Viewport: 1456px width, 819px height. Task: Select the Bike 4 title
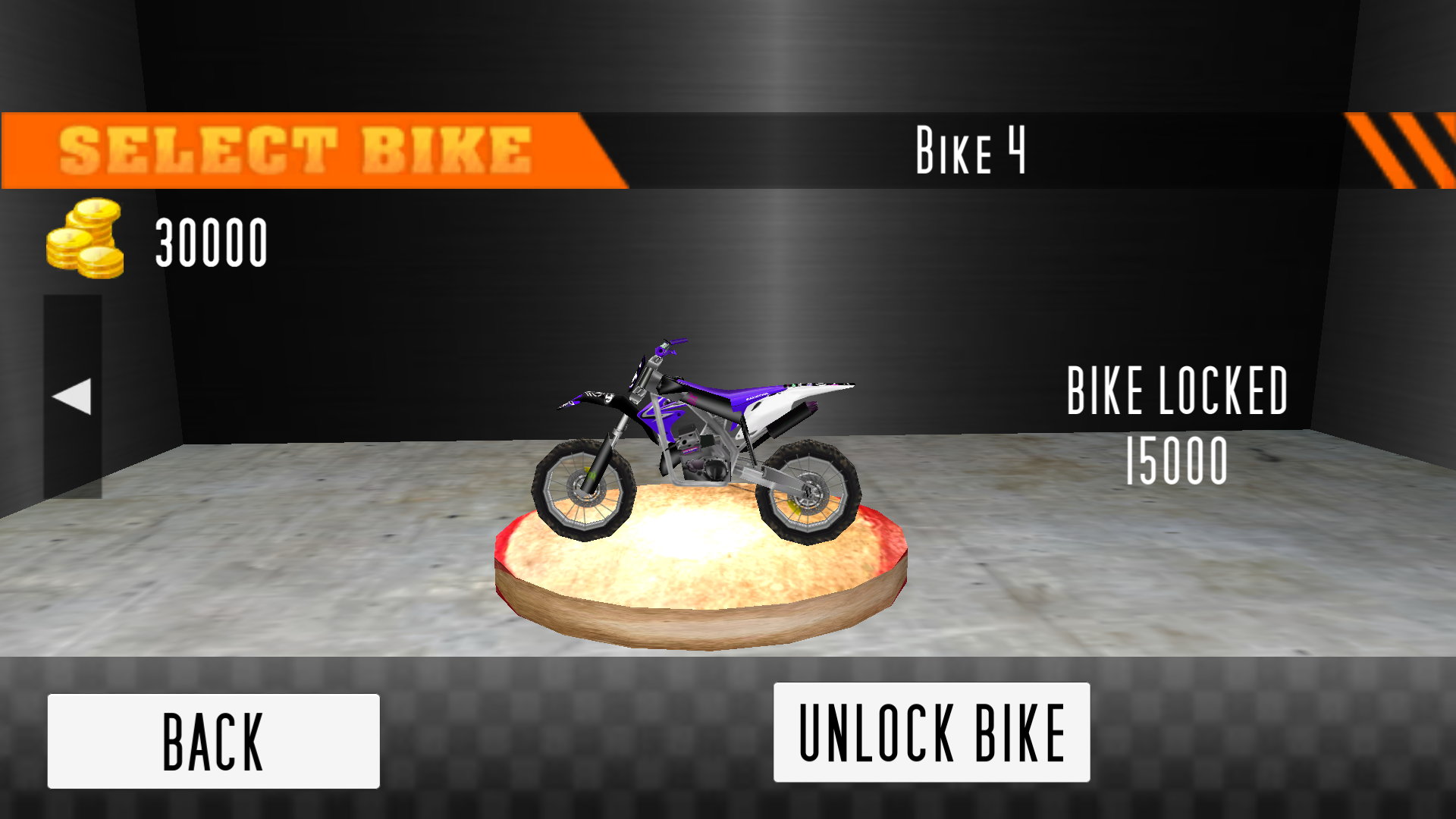click(x=971, y=149)
